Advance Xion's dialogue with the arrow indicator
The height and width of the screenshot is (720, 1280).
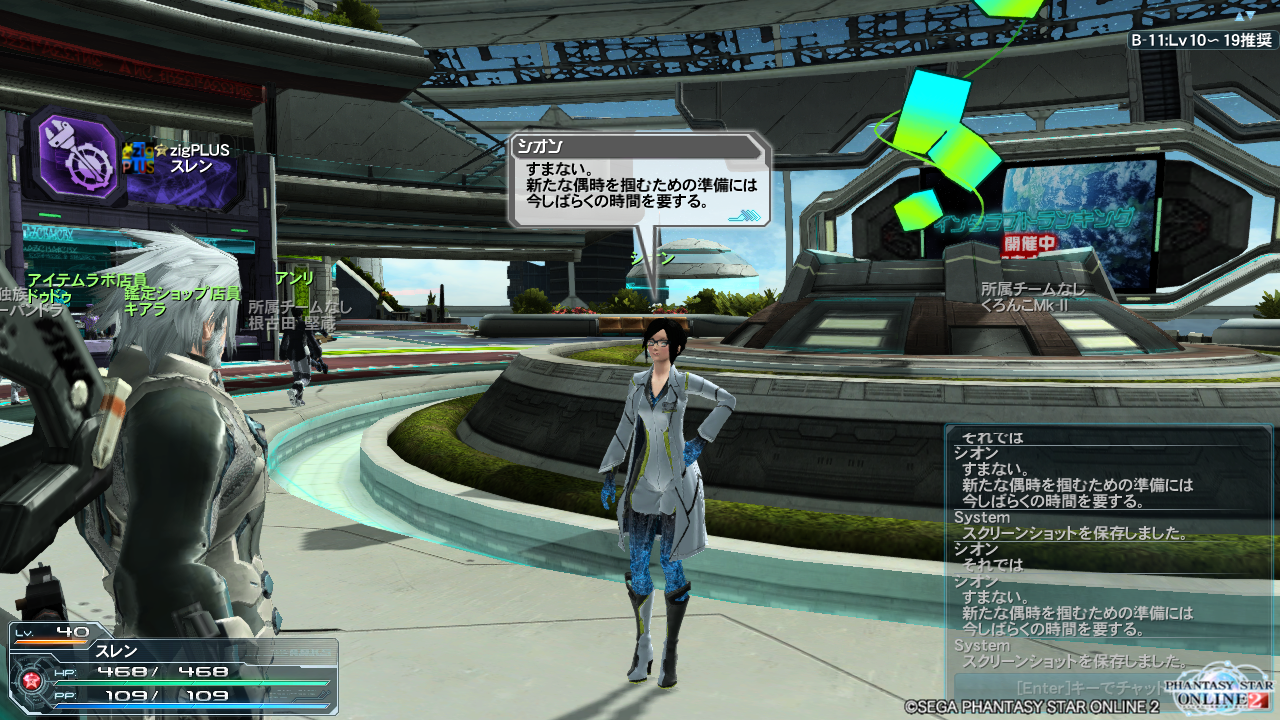[x=743, y=213]
